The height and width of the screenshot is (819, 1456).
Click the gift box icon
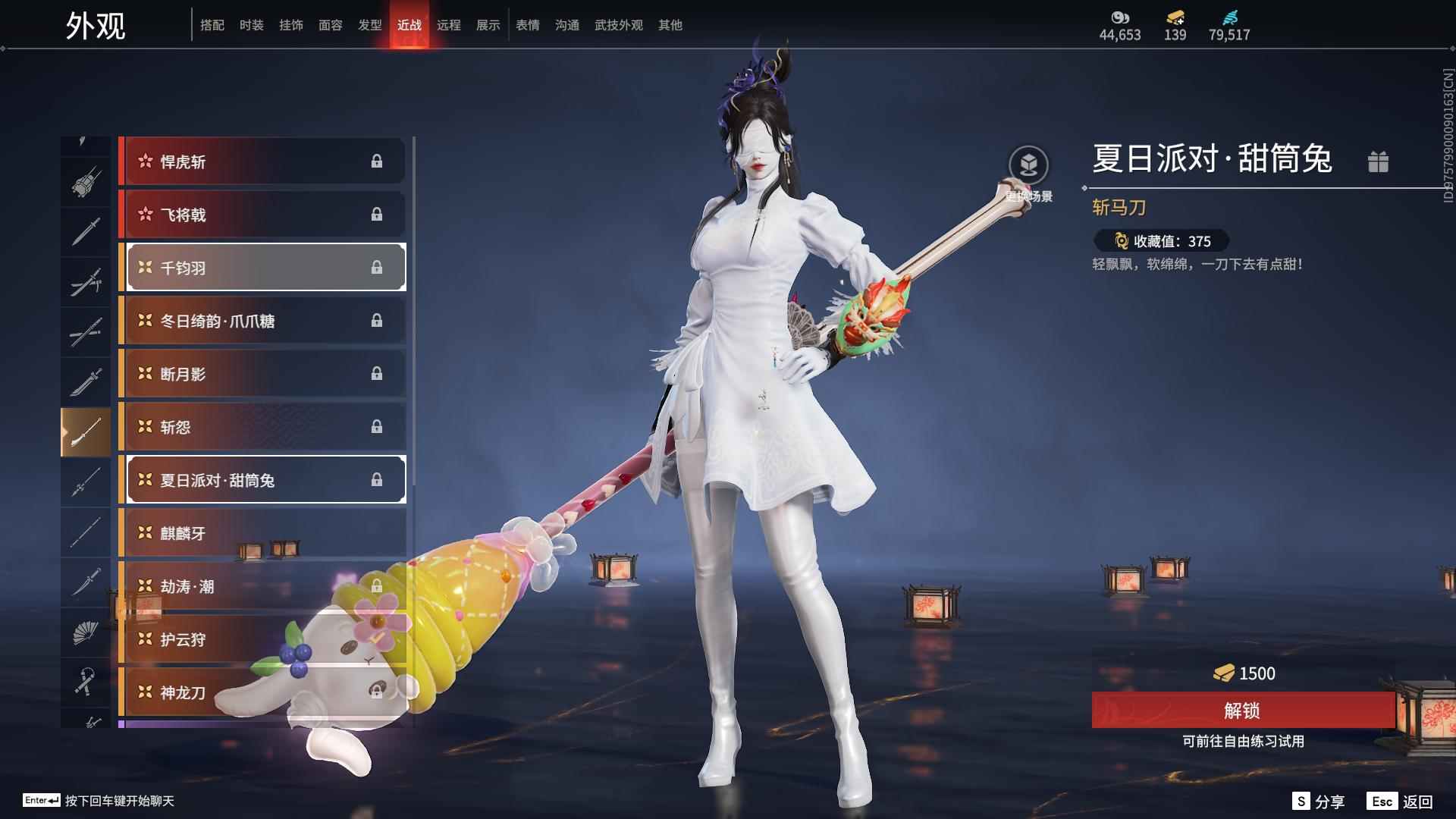click(x=1378, y=162)
